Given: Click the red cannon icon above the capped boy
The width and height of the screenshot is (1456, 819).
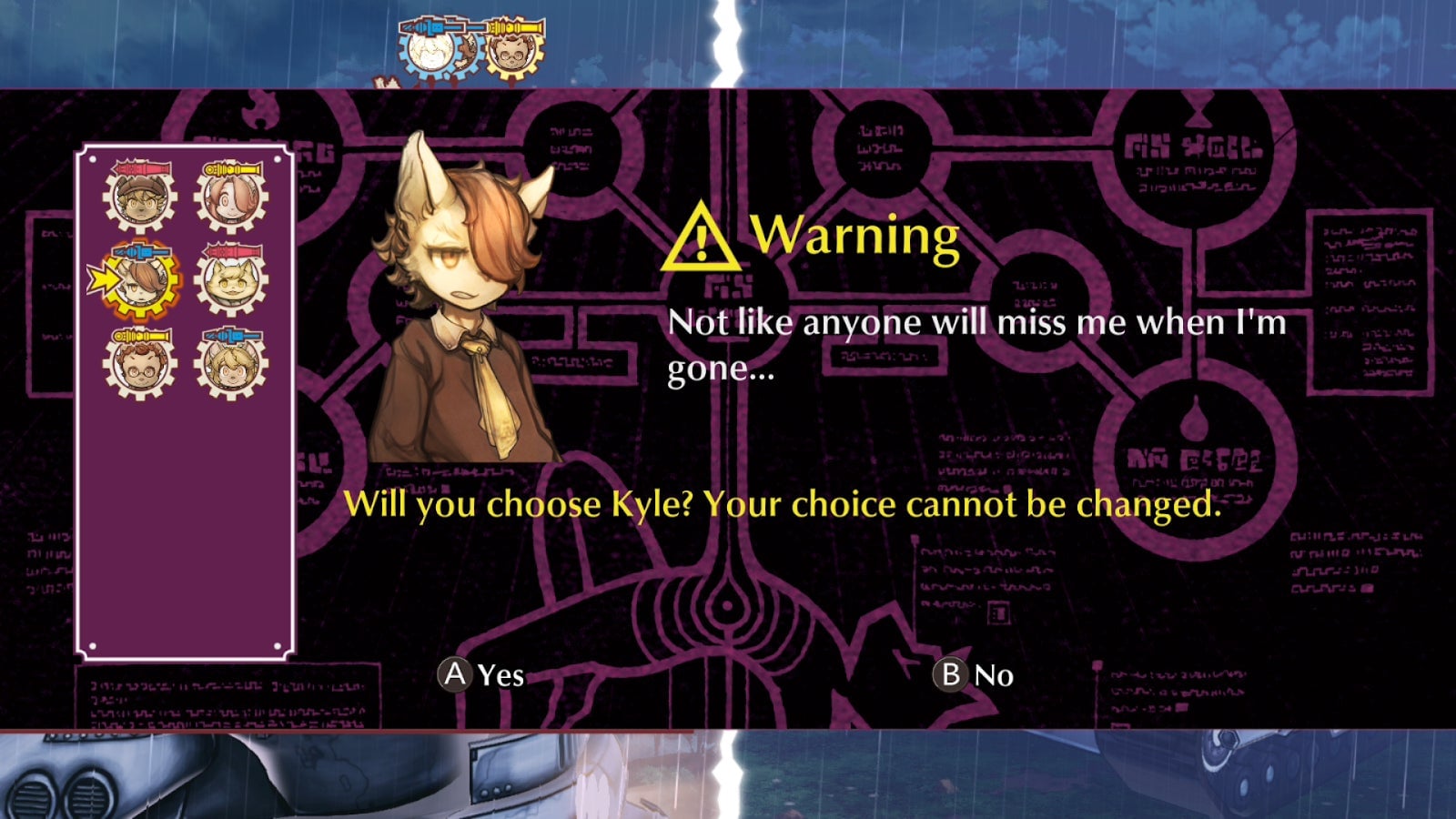Looking at the screenshot, I should point(141,166).
